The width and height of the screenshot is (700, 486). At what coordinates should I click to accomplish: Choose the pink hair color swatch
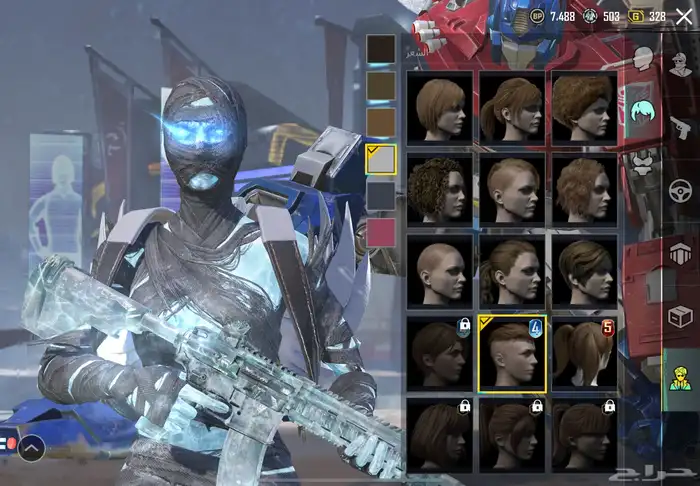381,232
